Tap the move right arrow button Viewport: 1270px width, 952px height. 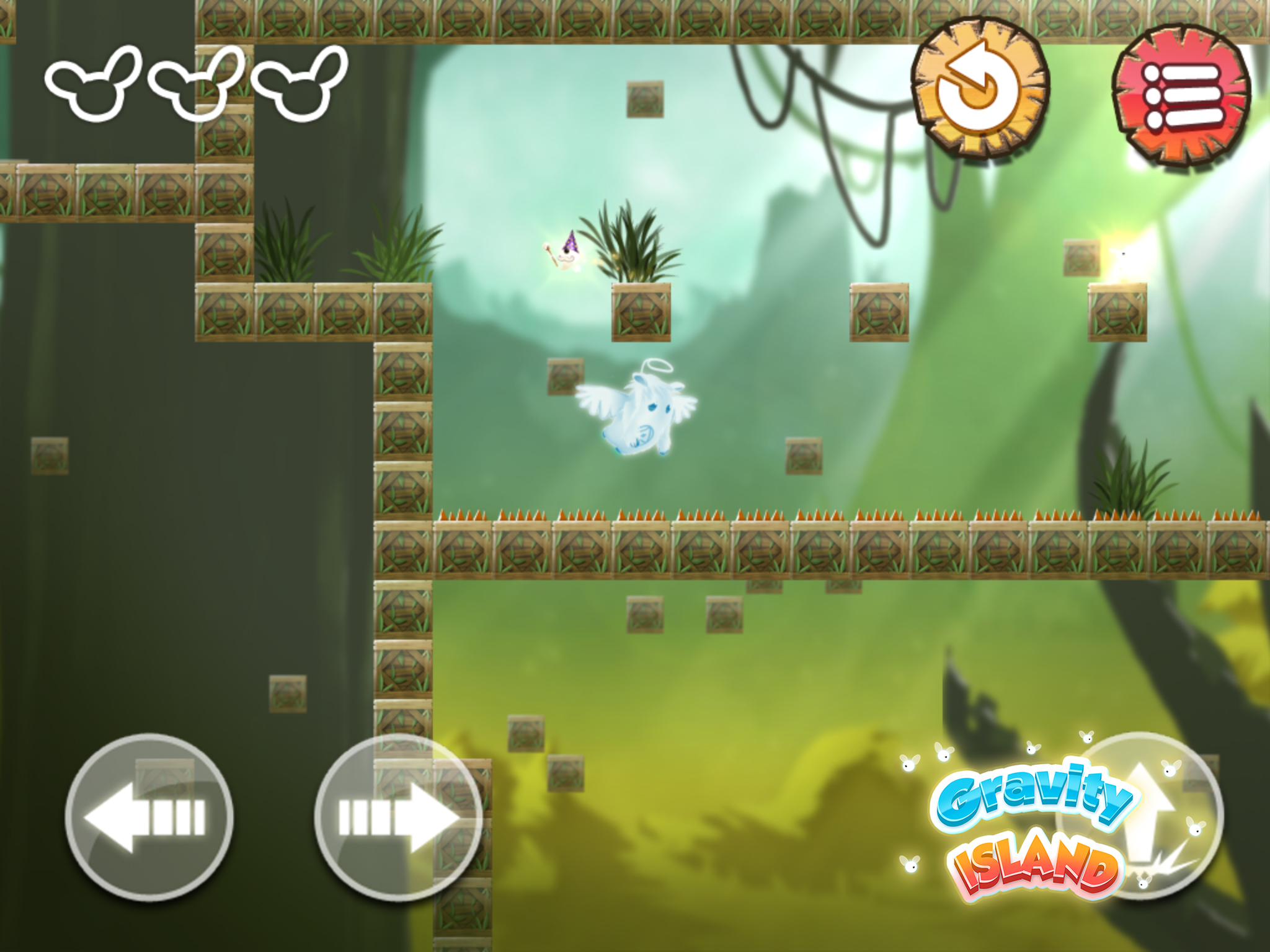(x=397, y=817)
